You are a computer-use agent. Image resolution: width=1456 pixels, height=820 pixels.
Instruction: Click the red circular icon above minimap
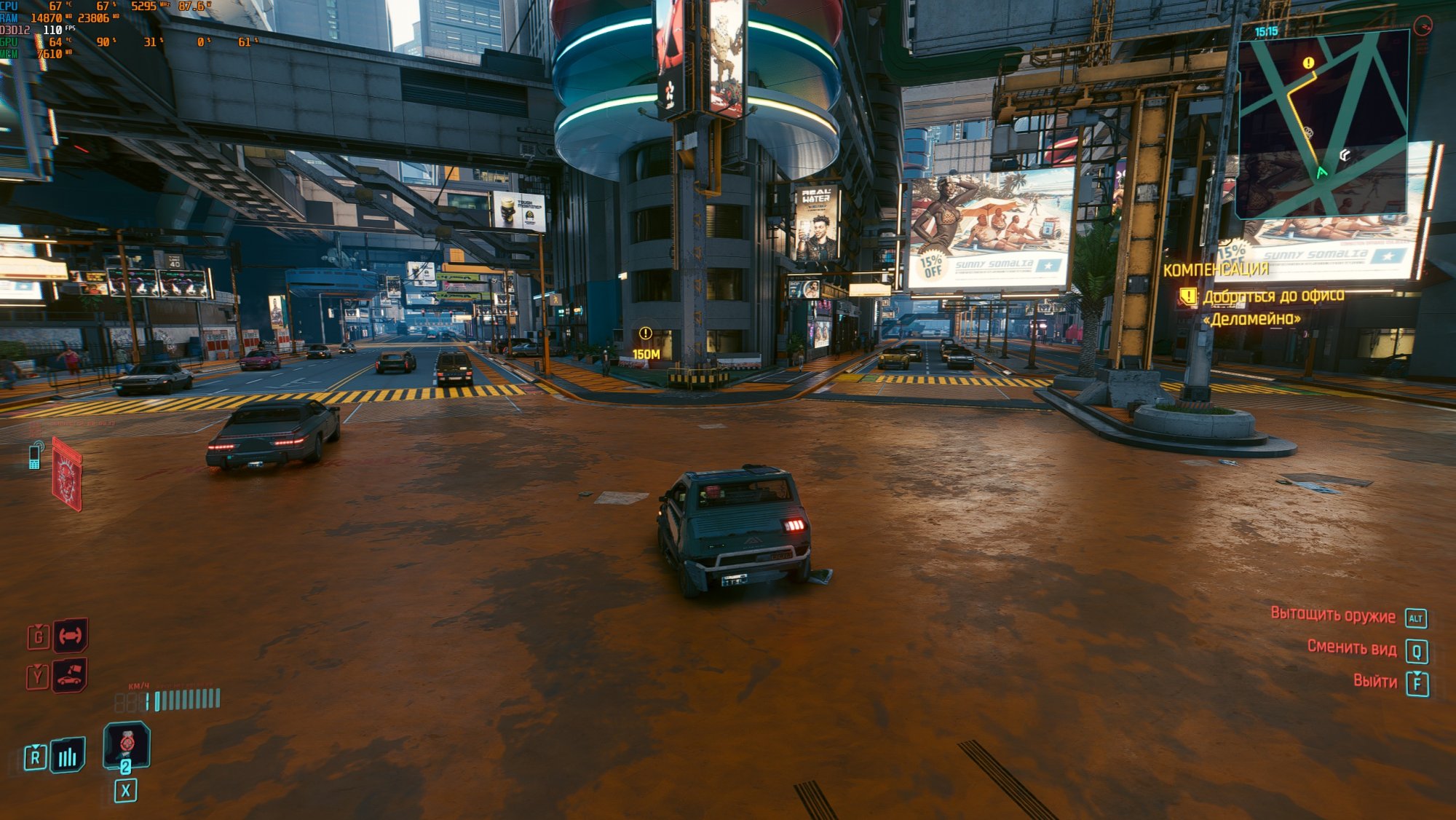point(1422,27)
